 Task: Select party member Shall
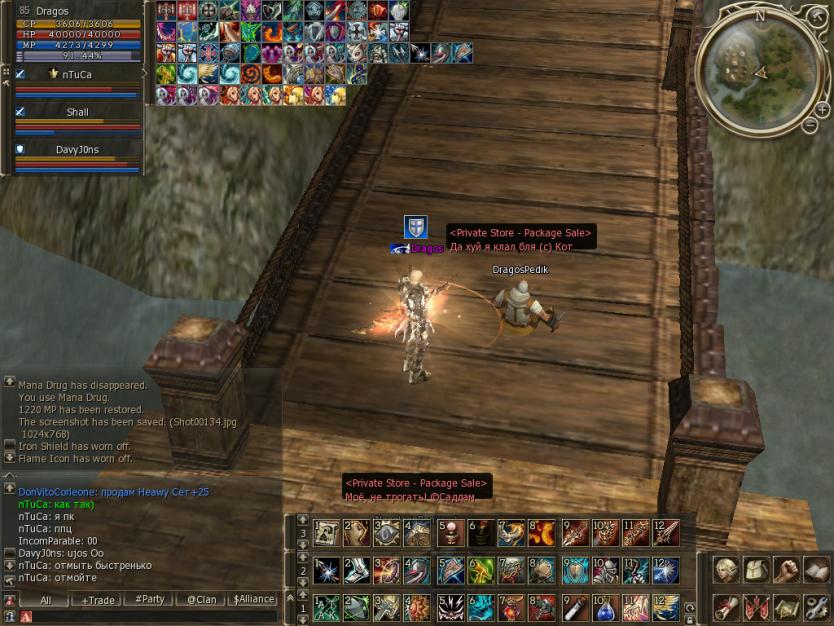coord(77,112)
